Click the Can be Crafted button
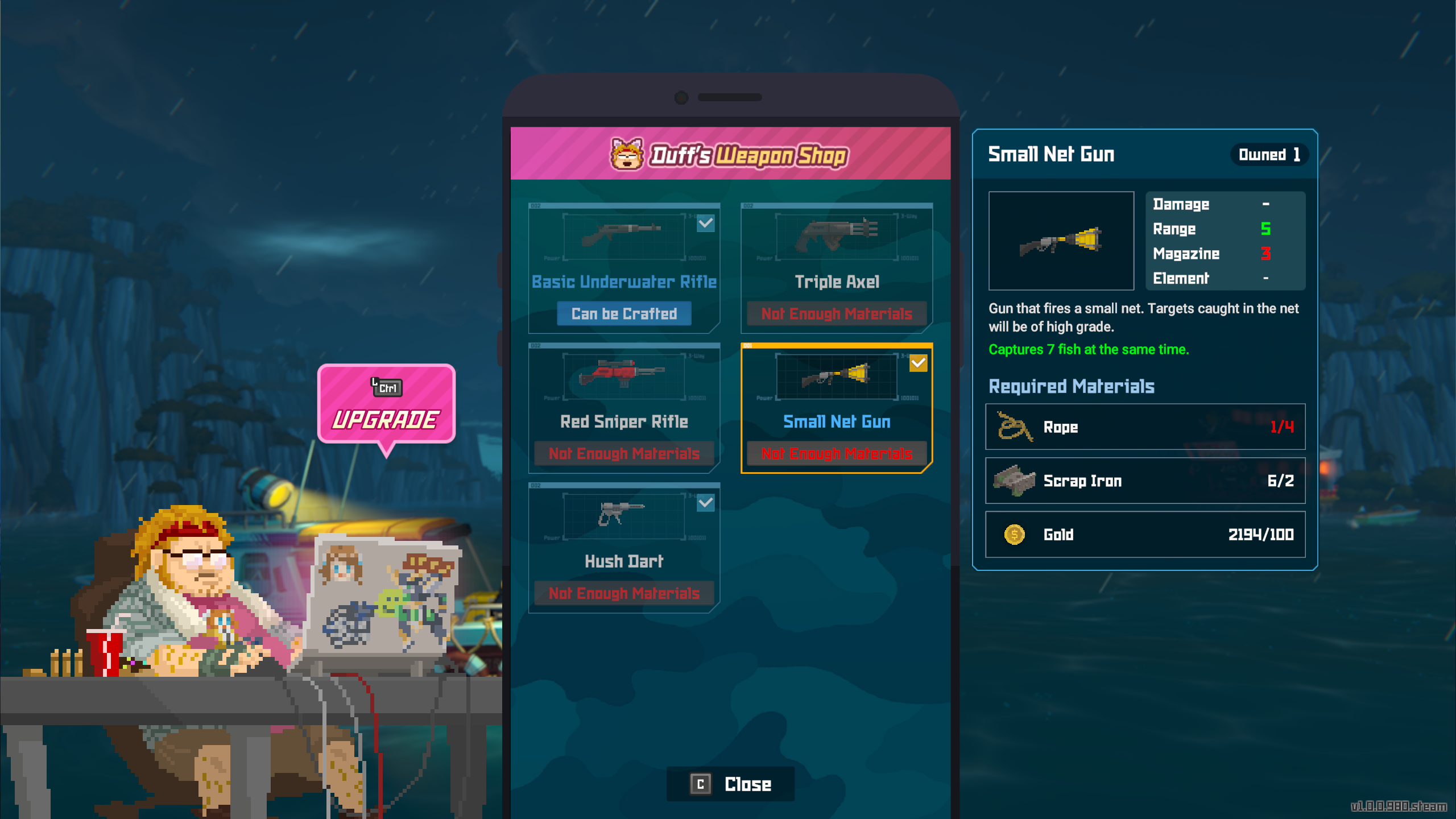This screenshot has width=1456, height=819. [x=623, y=313]
